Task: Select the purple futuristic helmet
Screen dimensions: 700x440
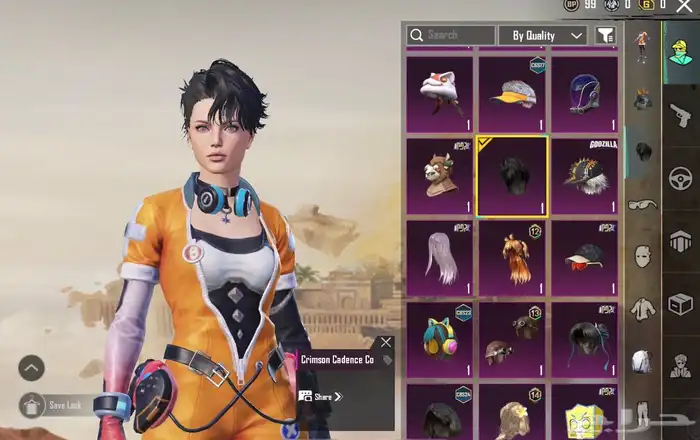Action: 585,94
